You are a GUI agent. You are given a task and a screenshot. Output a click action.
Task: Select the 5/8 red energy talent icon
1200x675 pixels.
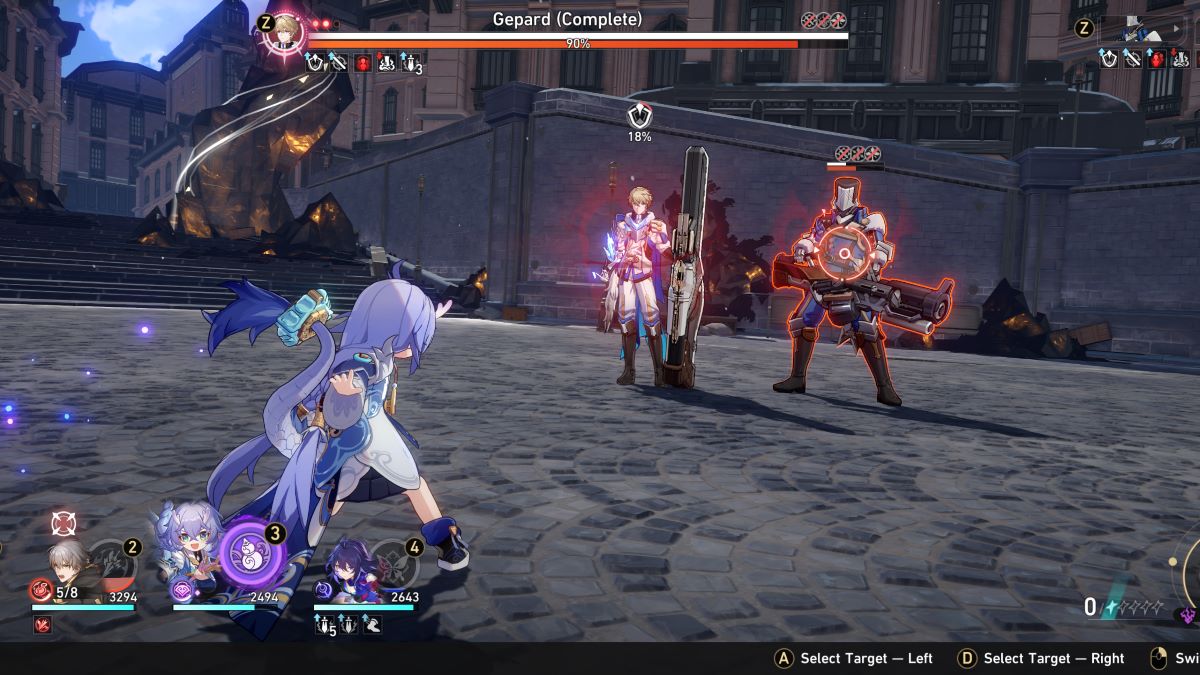tap(42, 591)
